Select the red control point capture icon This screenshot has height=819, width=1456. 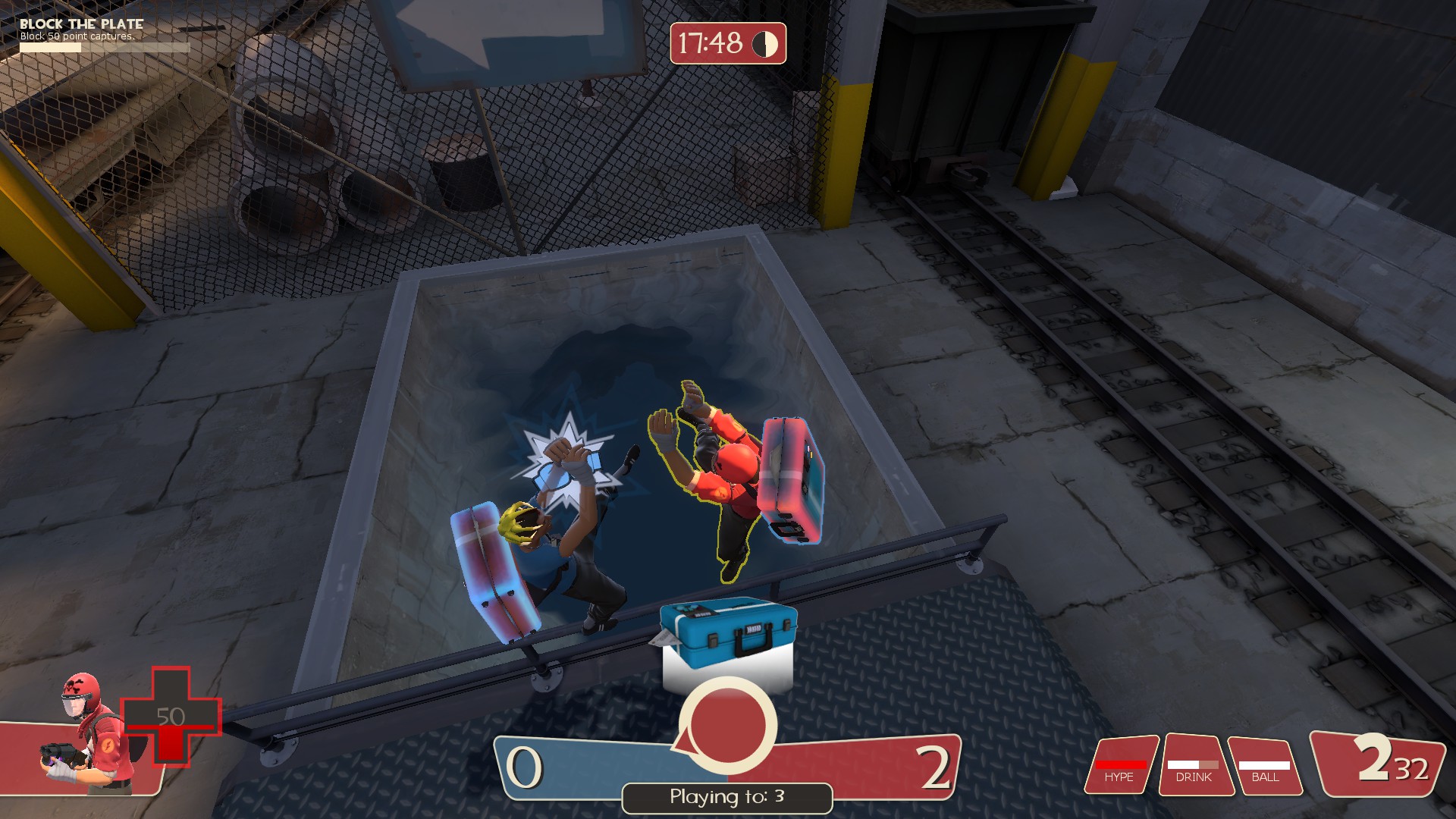(x=727, y=723)
